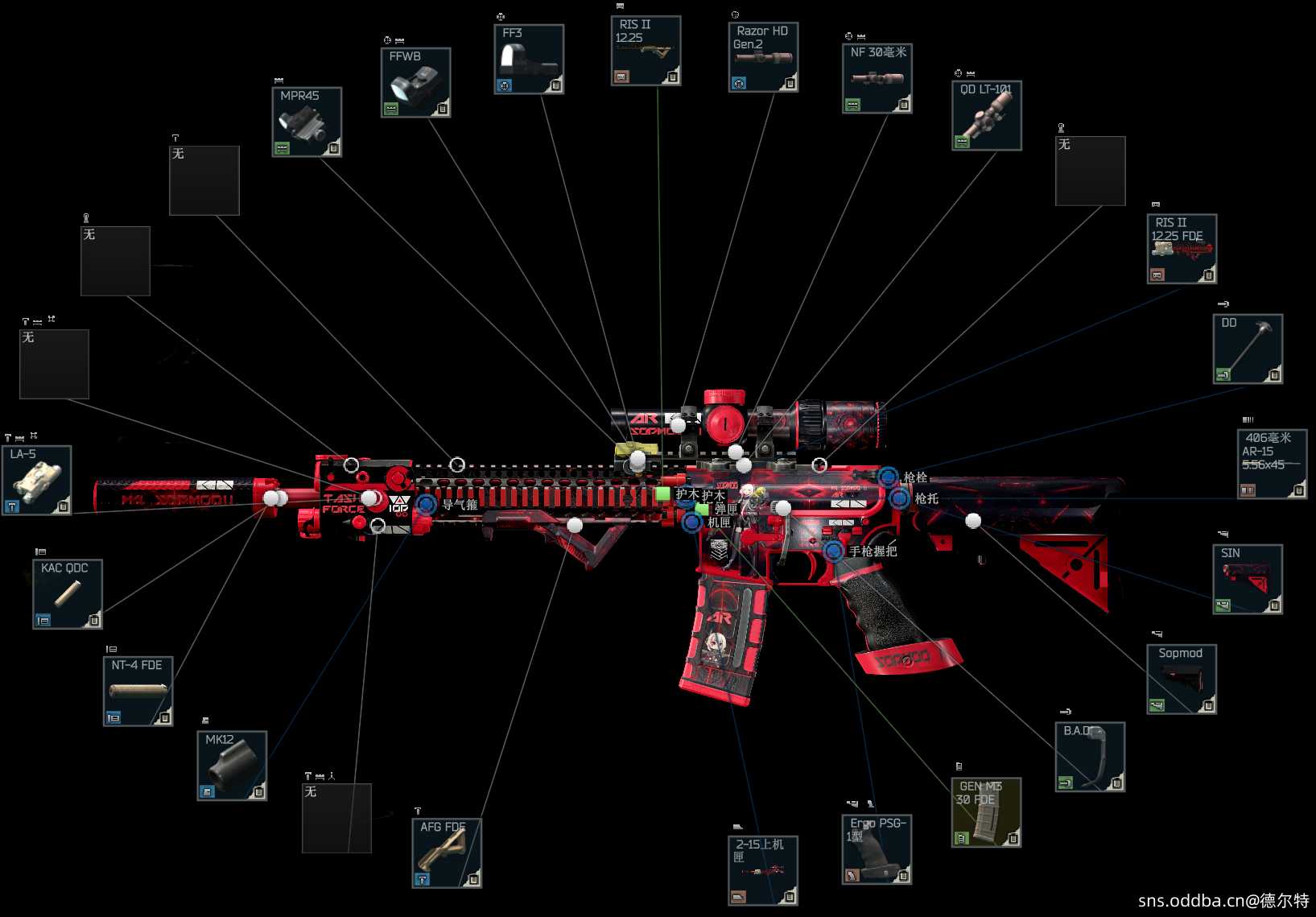Open the FFWB sight slot

415,83
